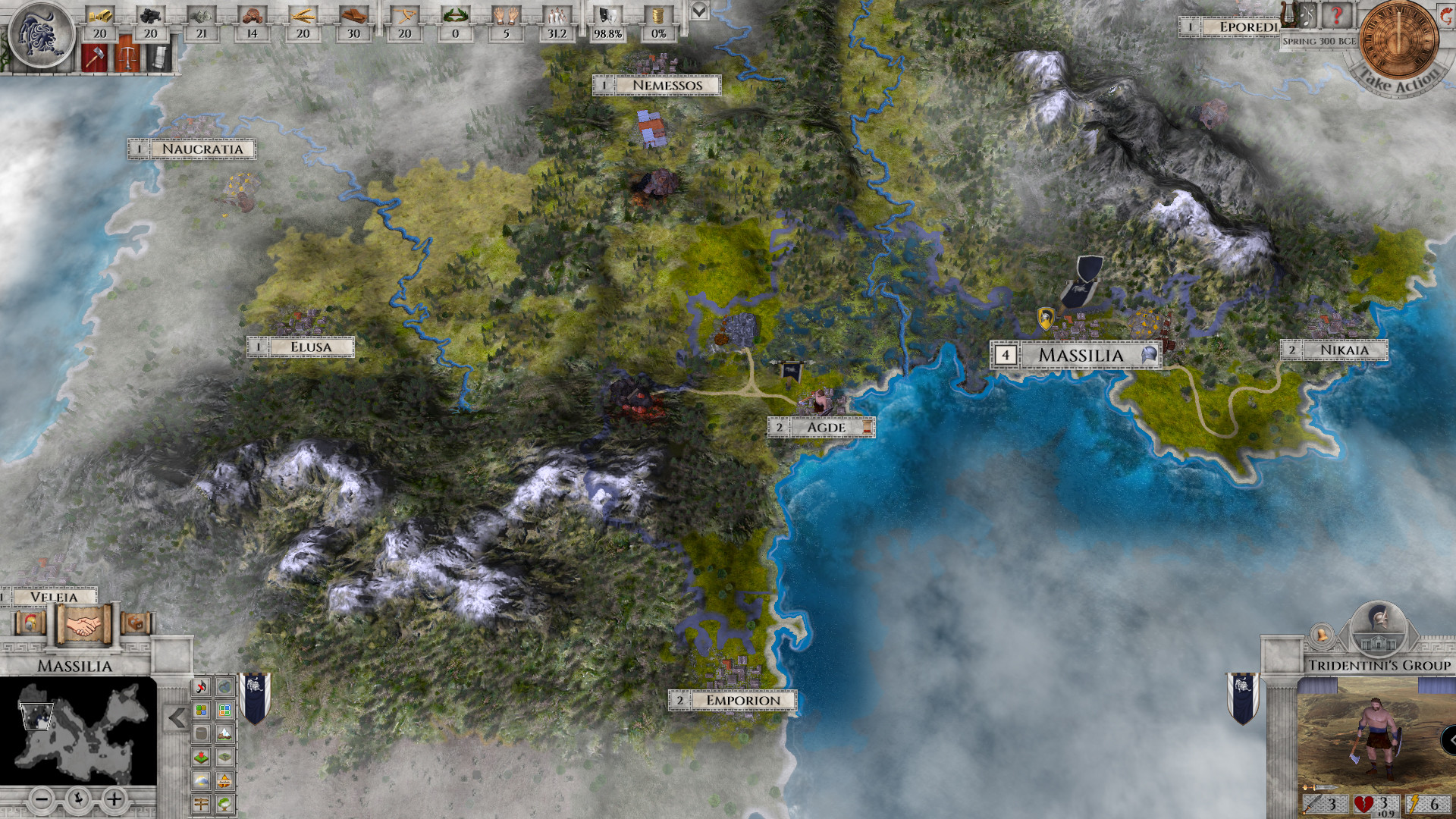
Task: Open the help question mark
Action: (x=1337, y=16)
